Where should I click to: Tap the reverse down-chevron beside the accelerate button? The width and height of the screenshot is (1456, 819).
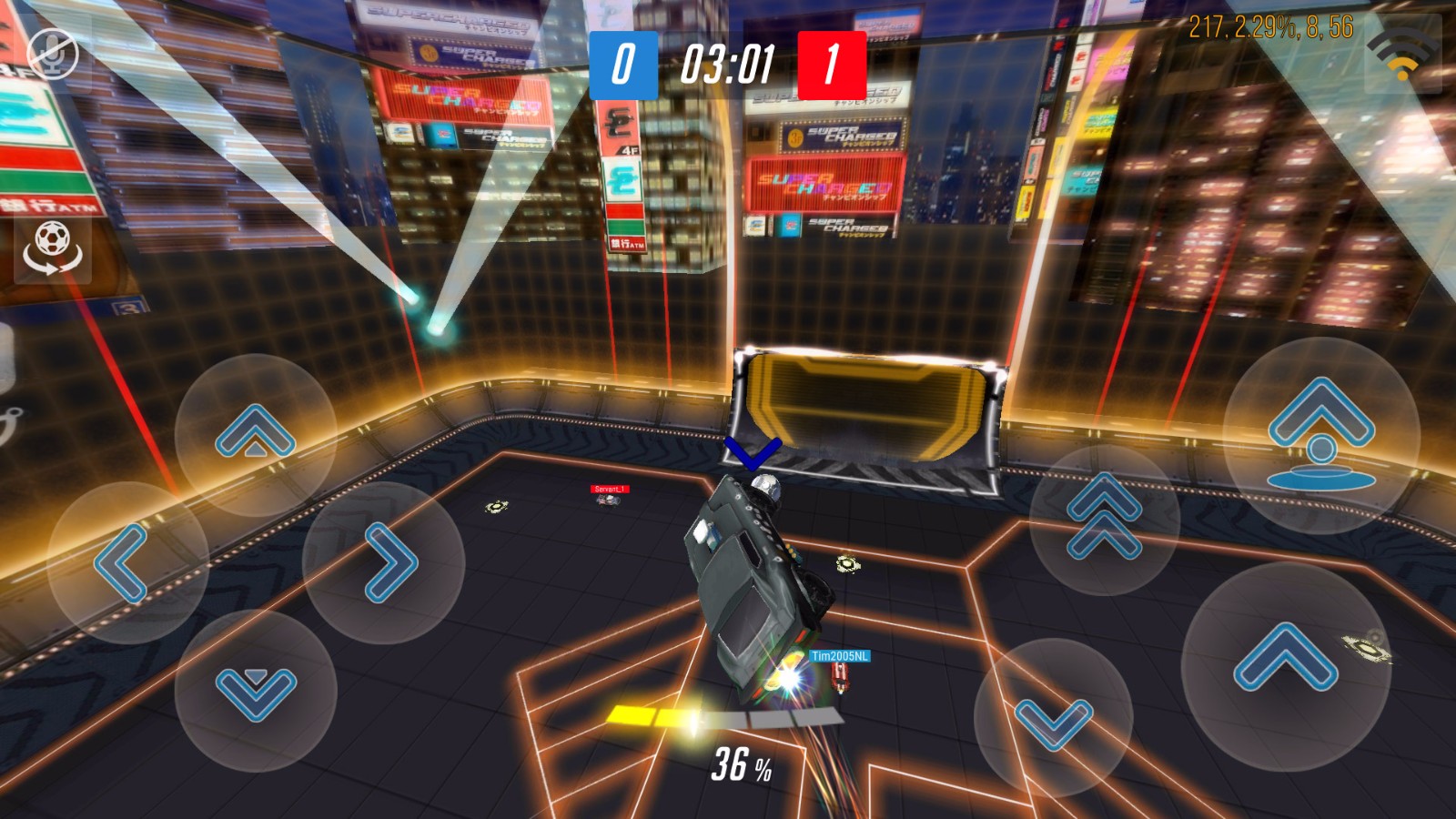[1053, 721]
